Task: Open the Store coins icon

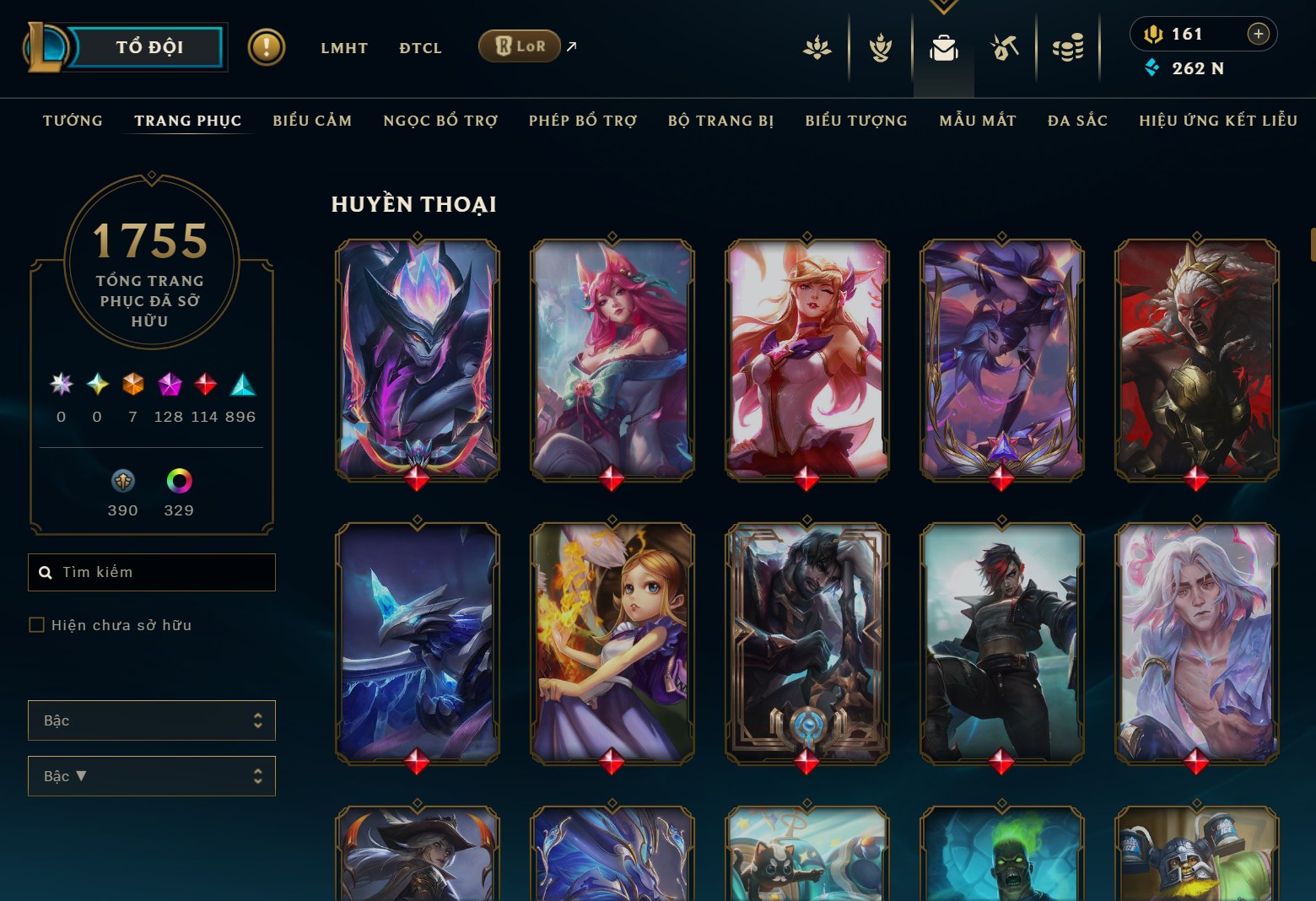Action: [x=1068, y=48]
